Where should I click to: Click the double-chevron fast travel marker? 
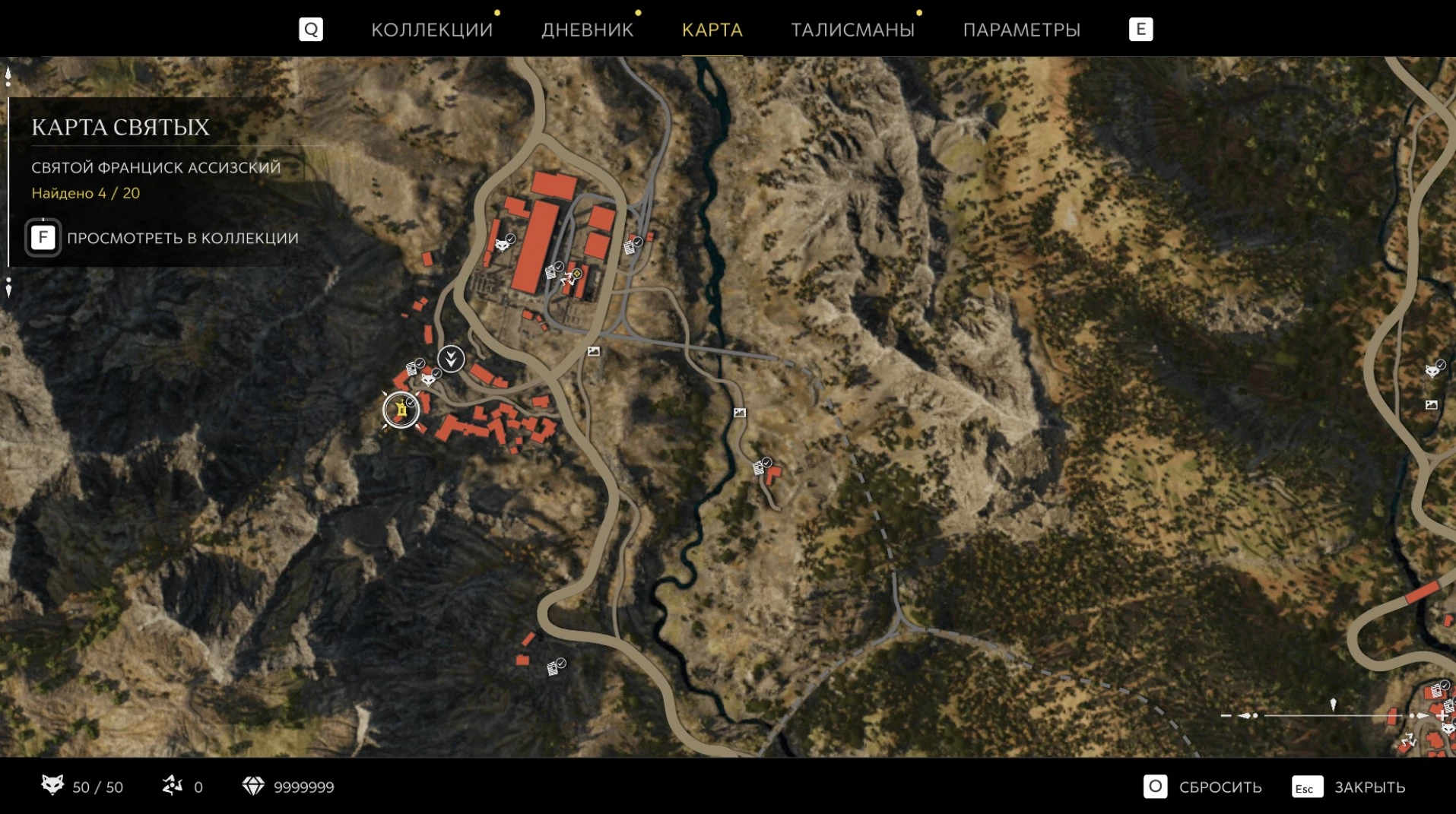pyautogui.click(x=451, y=358)
